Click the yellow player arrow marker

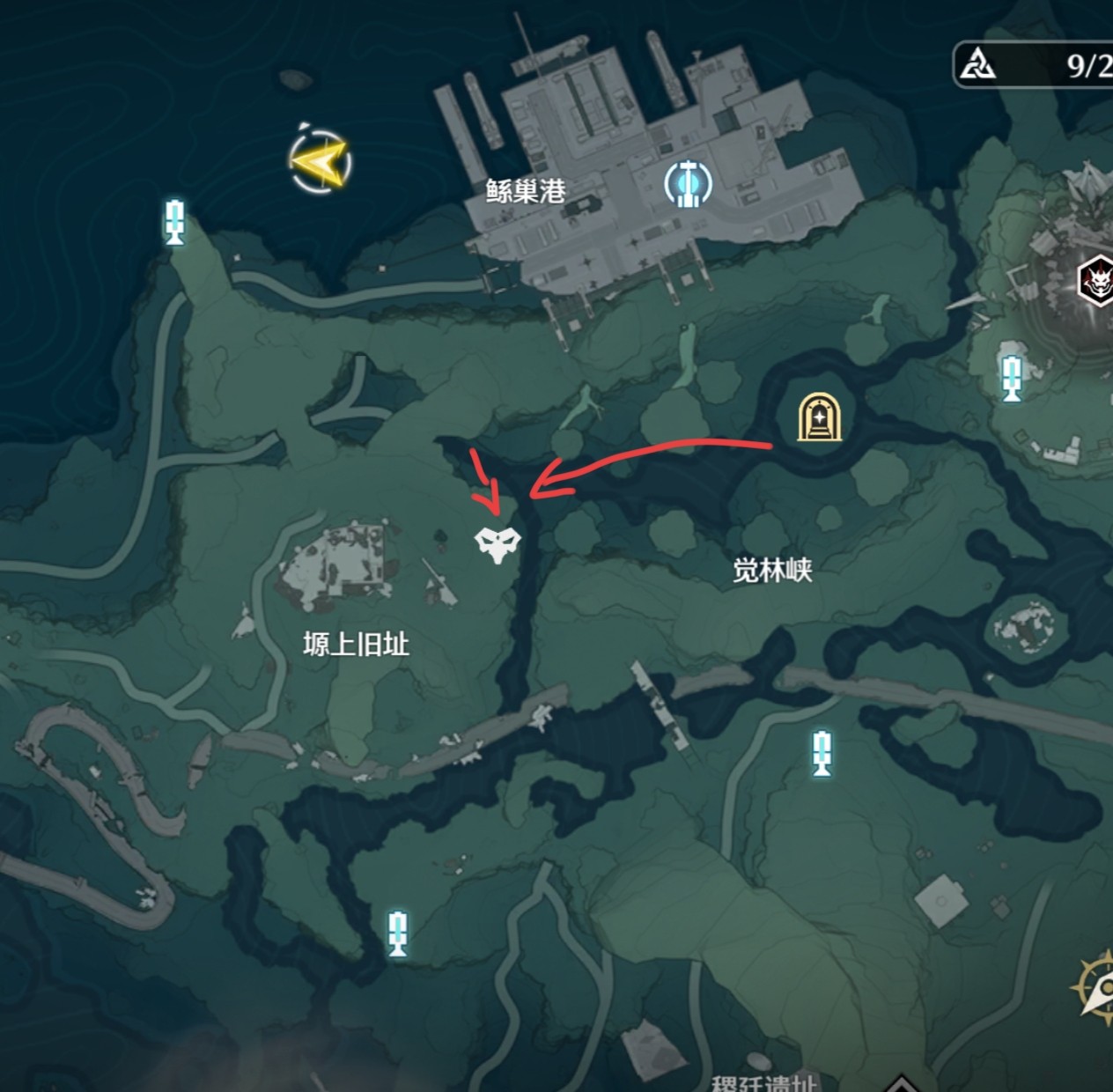pos(321,161)
